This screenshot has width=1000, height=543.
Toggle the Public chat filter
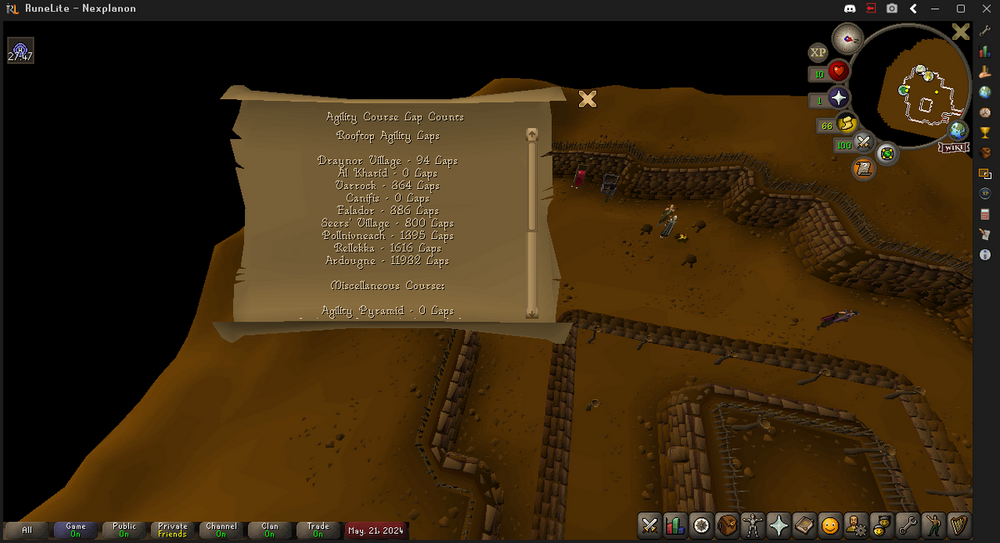point(124,530)
